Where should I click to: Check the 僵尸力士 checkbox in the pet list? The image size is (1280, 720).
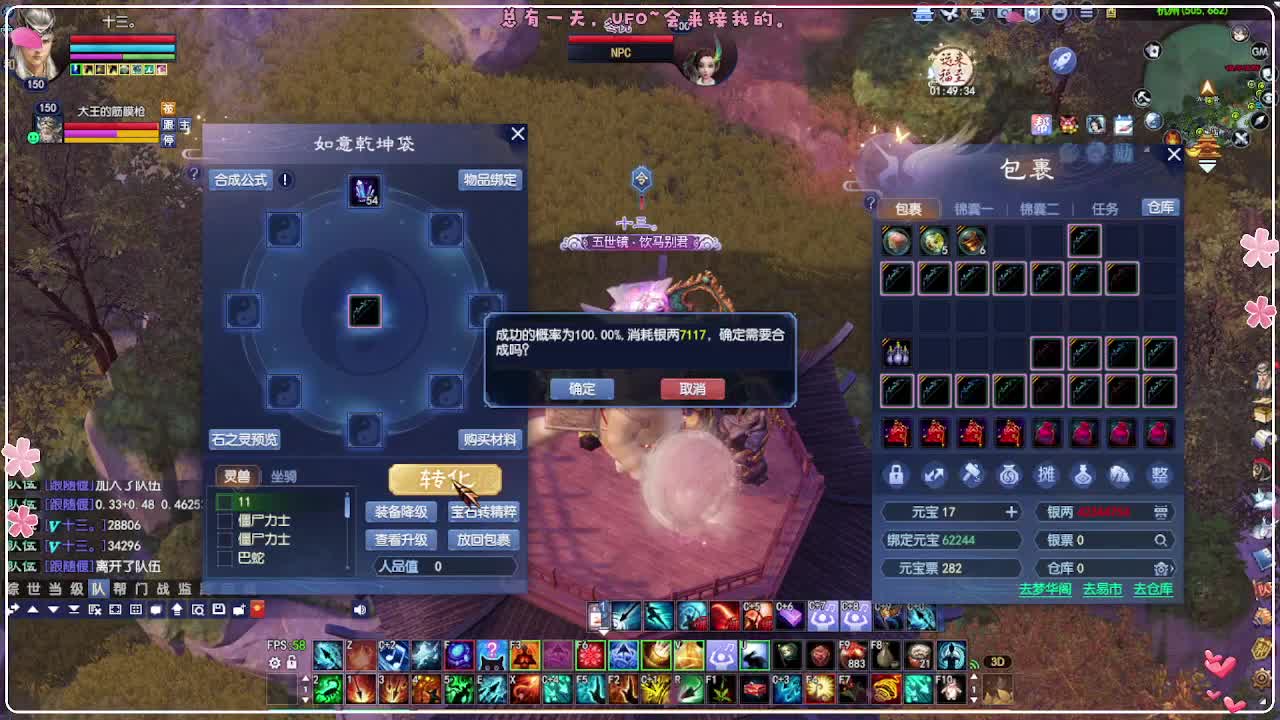tap(222, 521)
